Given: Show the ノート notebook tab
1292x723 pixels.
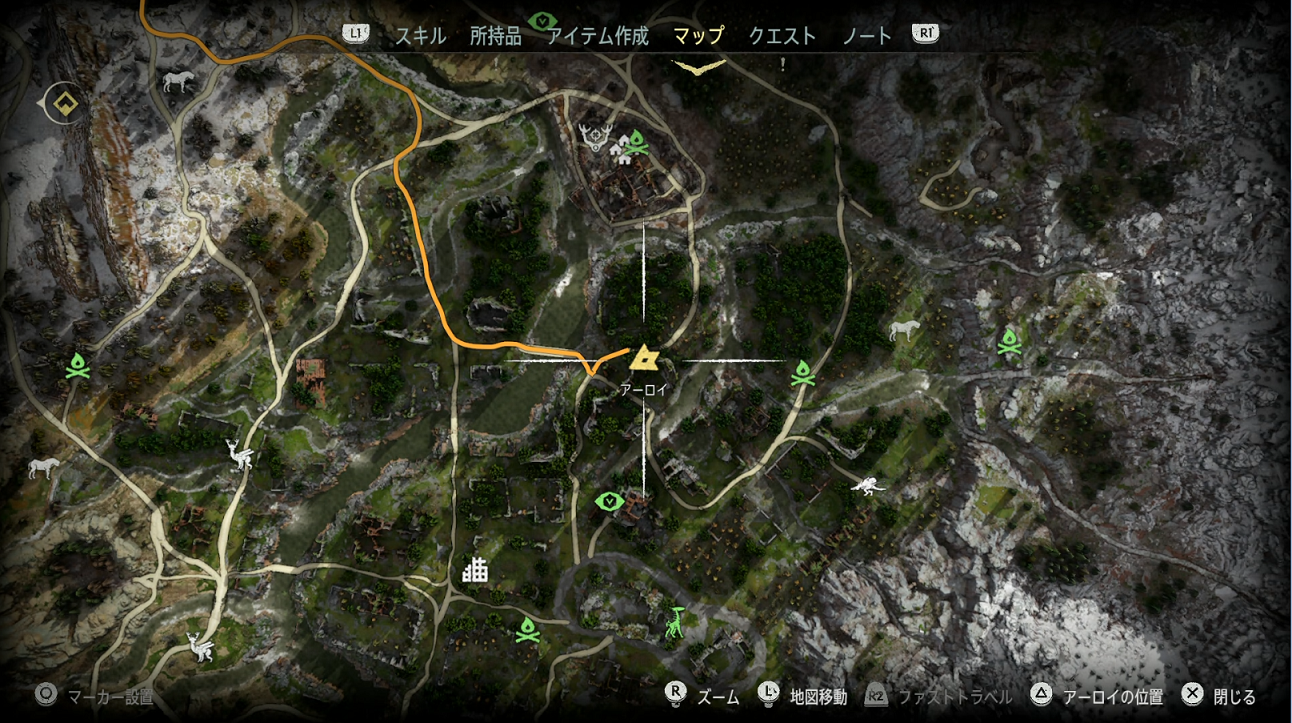Looking at the screenshot, I should (866, 36).
